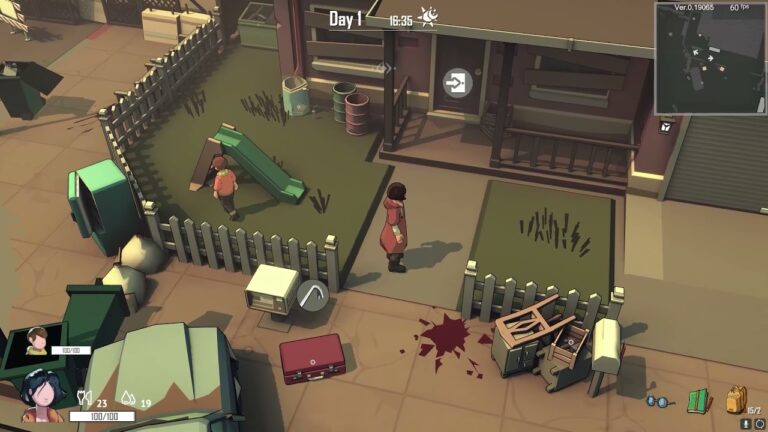This screenshot has width=768, height=432.
Task: Open the green journal book
Action: pos(698,401)
